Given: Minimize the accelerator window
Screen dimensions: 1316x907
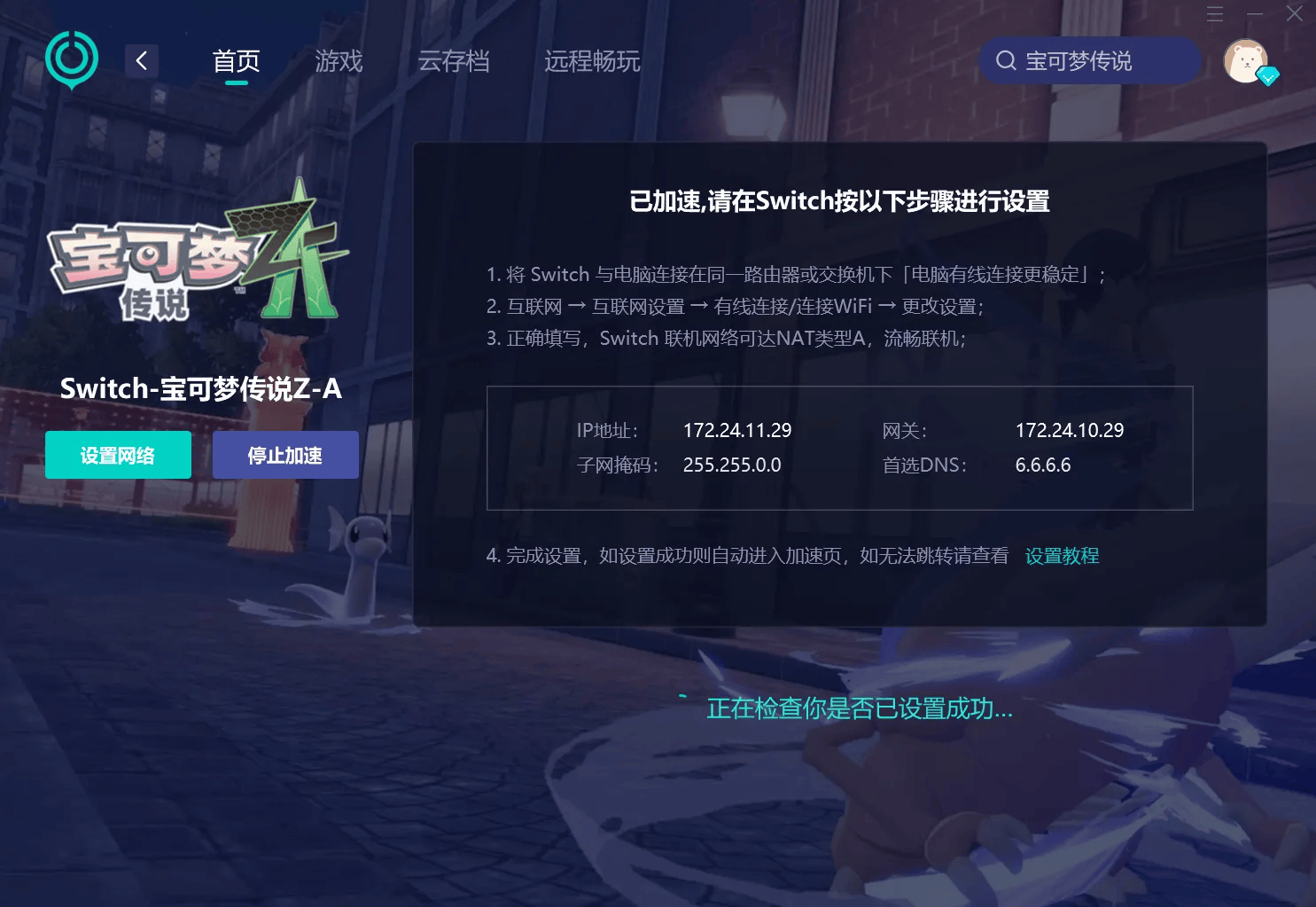Looking at the screenshot, I should [1255, 14].
